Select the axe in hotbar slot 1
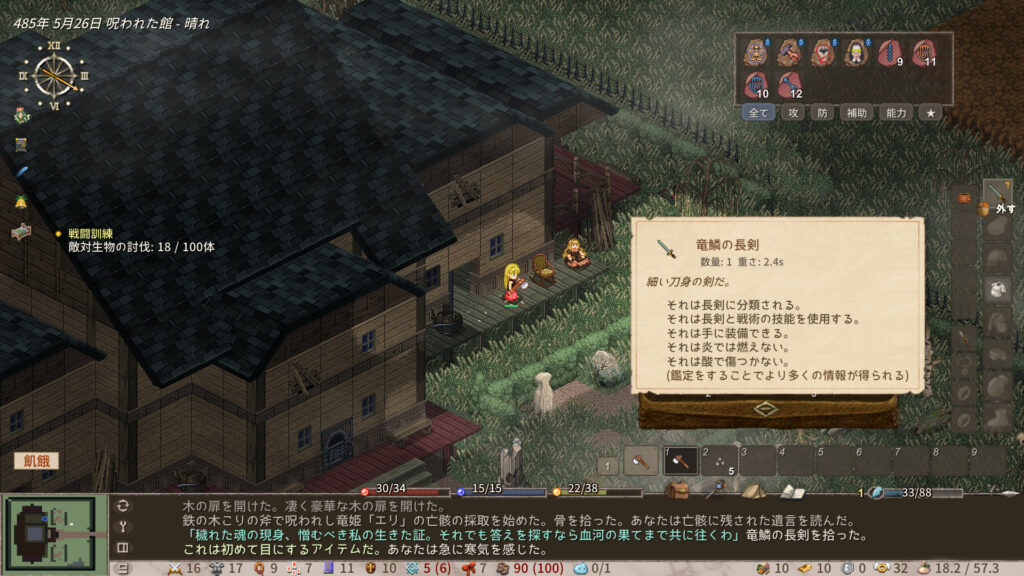Screen dimensions: 1024x576 [681, 460]
